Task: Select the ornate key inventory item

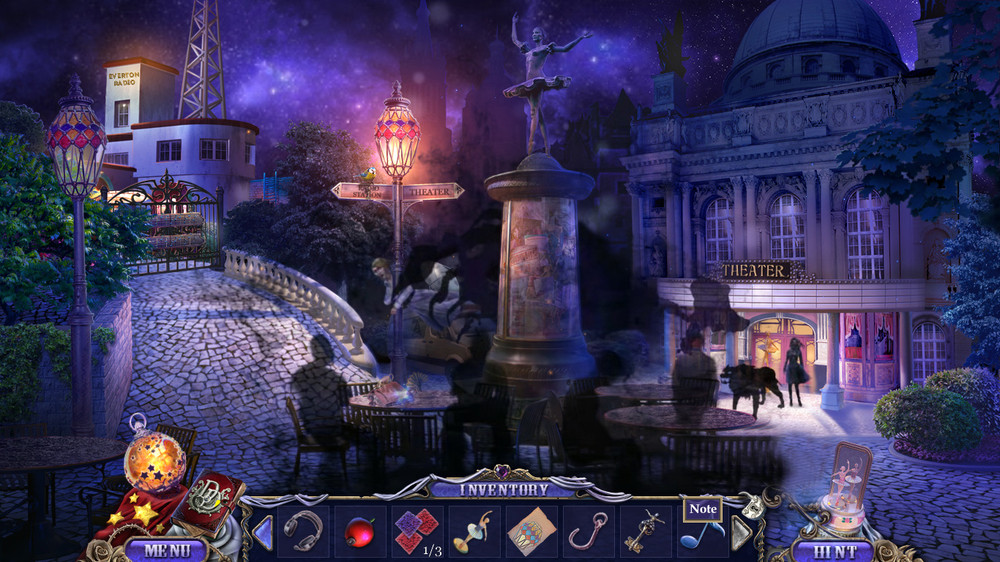Action: click(x=645, y=530)
